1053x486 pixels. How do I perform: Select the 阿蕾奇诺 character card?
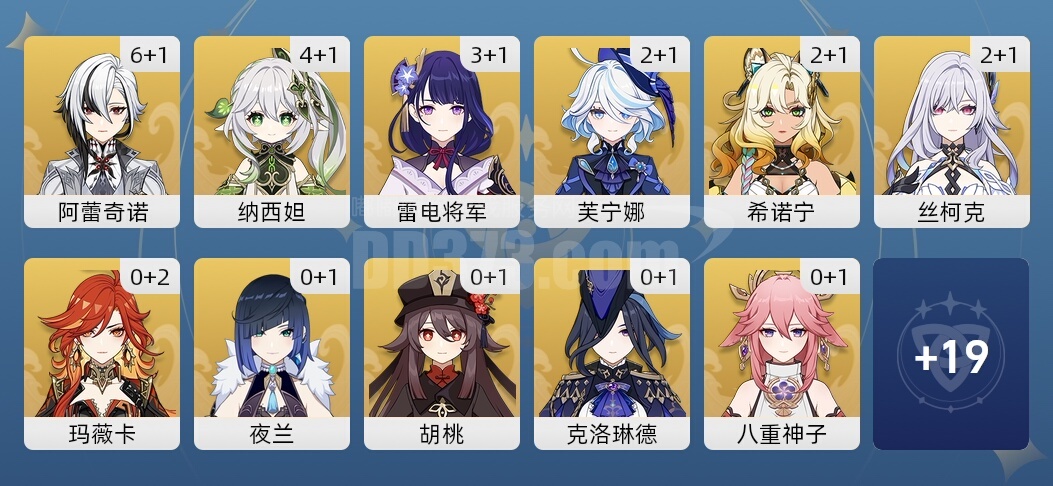102,131
